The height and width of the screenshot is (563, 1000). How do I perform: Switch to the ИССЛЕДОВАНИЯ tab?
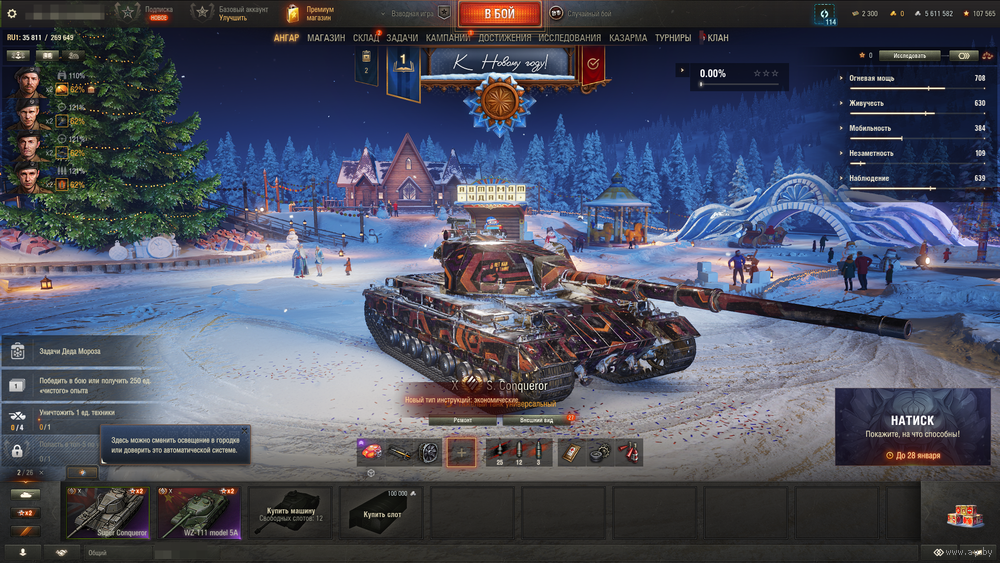[569, 38]
